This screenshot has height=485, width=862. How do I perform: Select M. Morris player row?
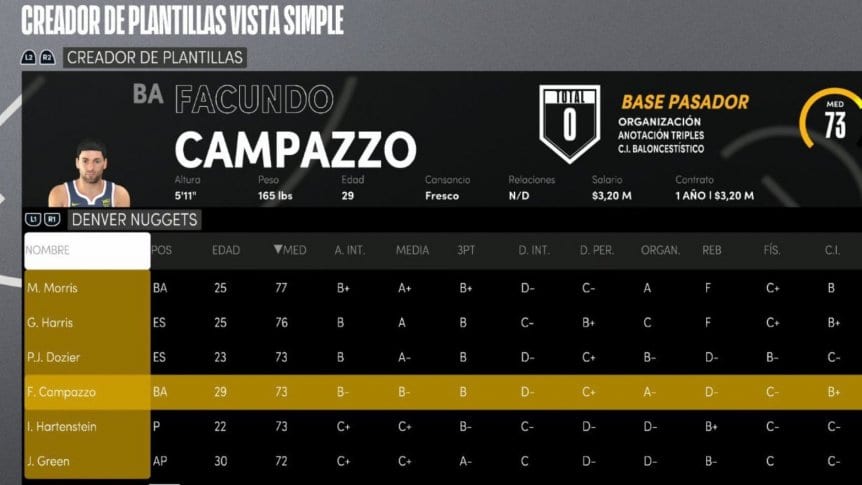click(87, 288)
